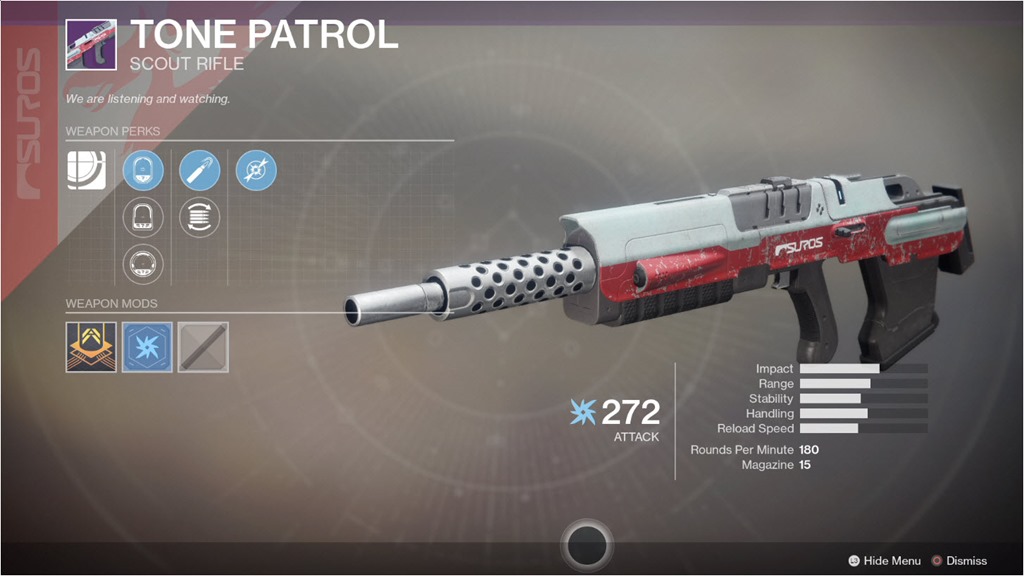Choose the bullet round magazine perk
The width and height of the screenshot is (1024, 576).
[x=200, y=171]
